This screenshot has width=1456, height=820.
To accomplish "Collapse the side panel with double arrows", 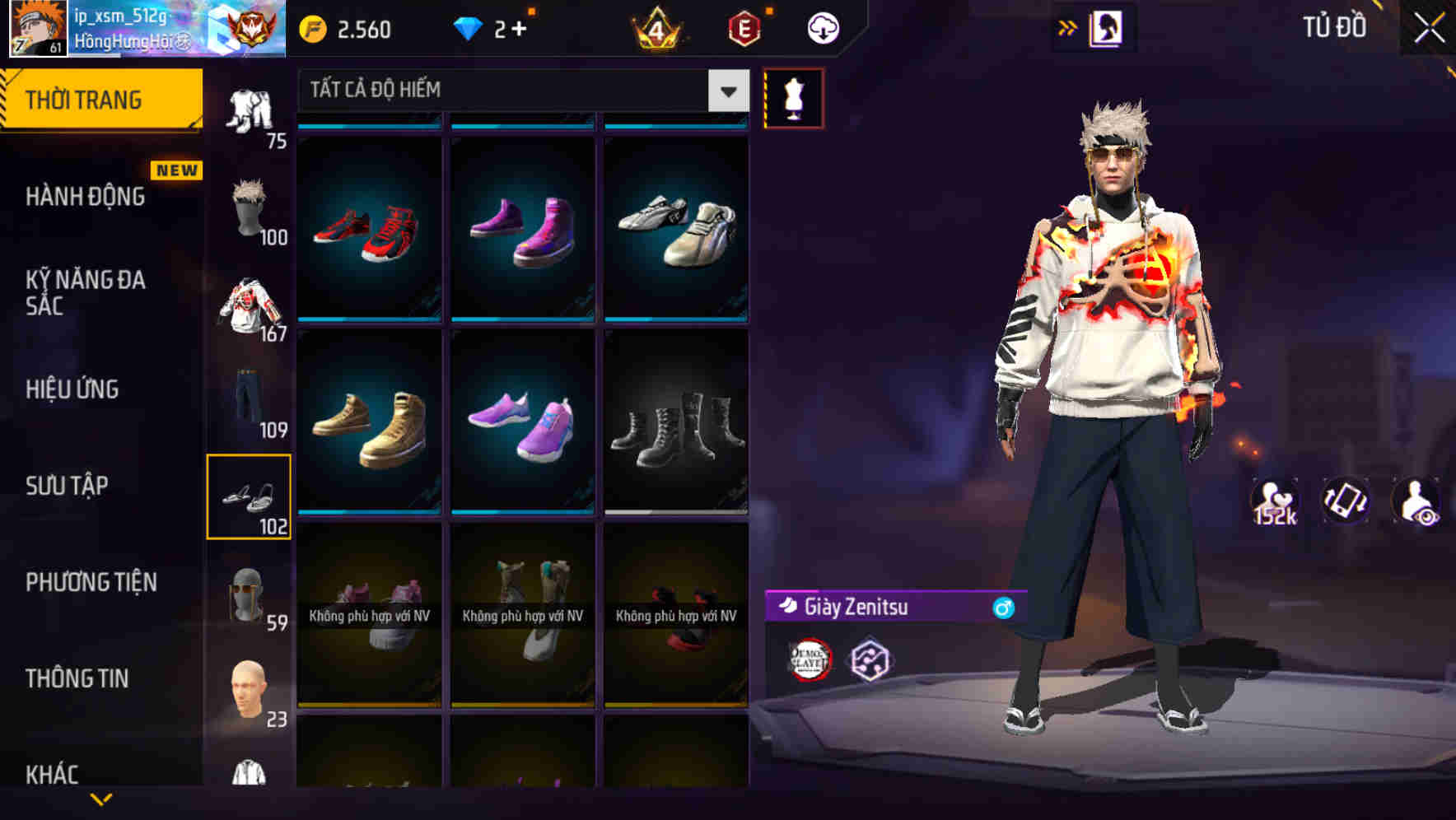I will tap(1068, 26).
